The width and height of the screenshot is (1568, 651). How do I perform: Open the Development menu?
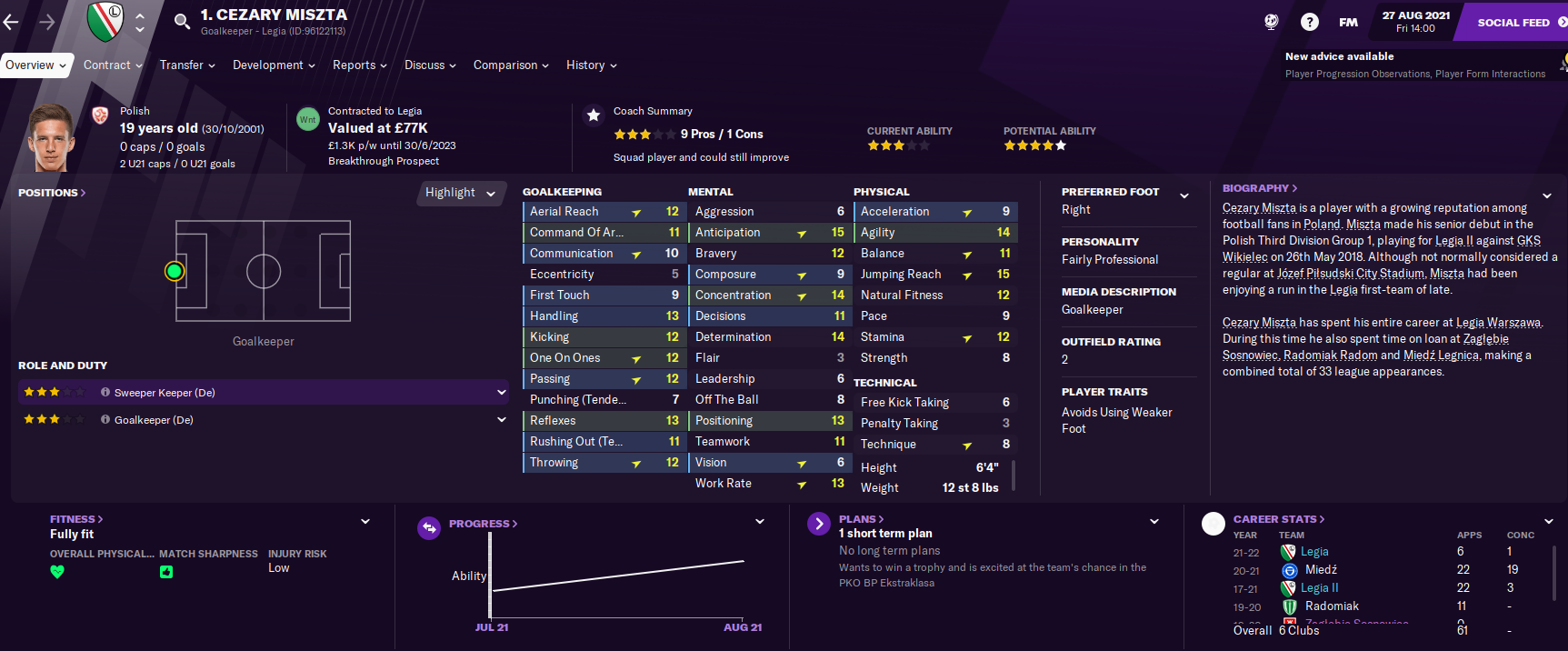(x=274, y=65)
